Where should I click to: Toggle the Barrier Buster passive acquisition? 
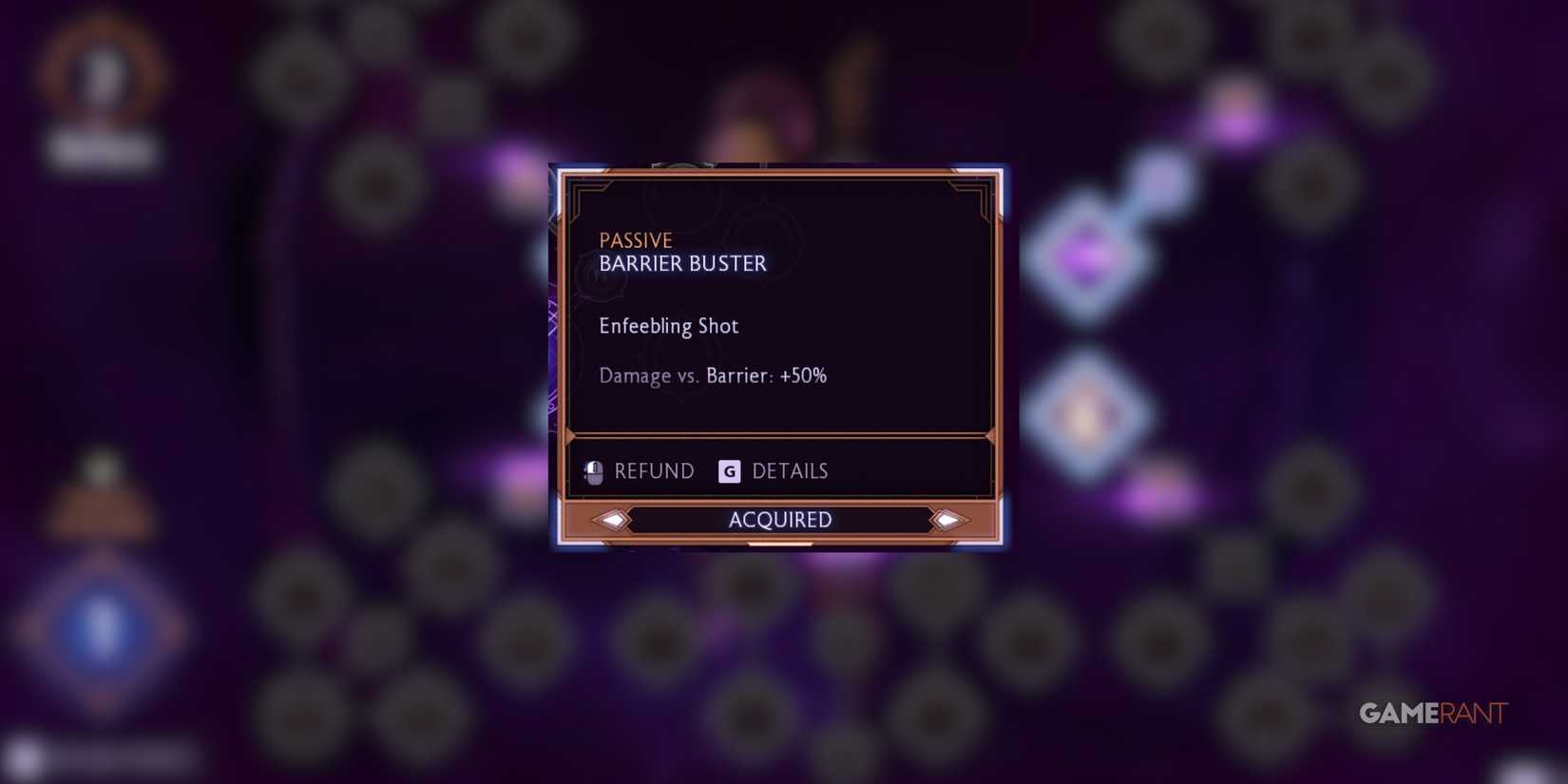coord(779,520)
